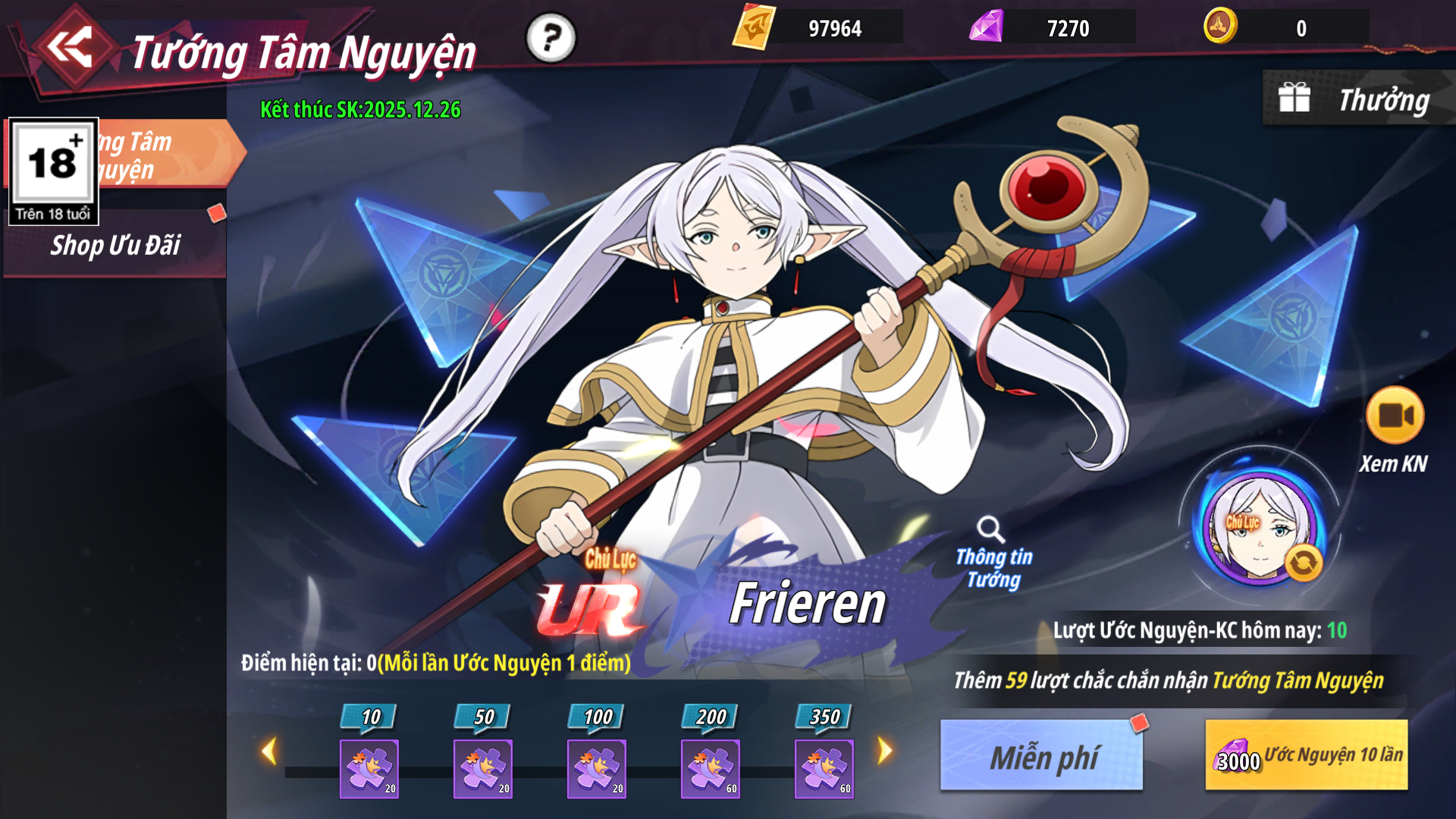Claim the free Miễn phí wish
Screen dimensions: 1456x819
coord(1042,756)
